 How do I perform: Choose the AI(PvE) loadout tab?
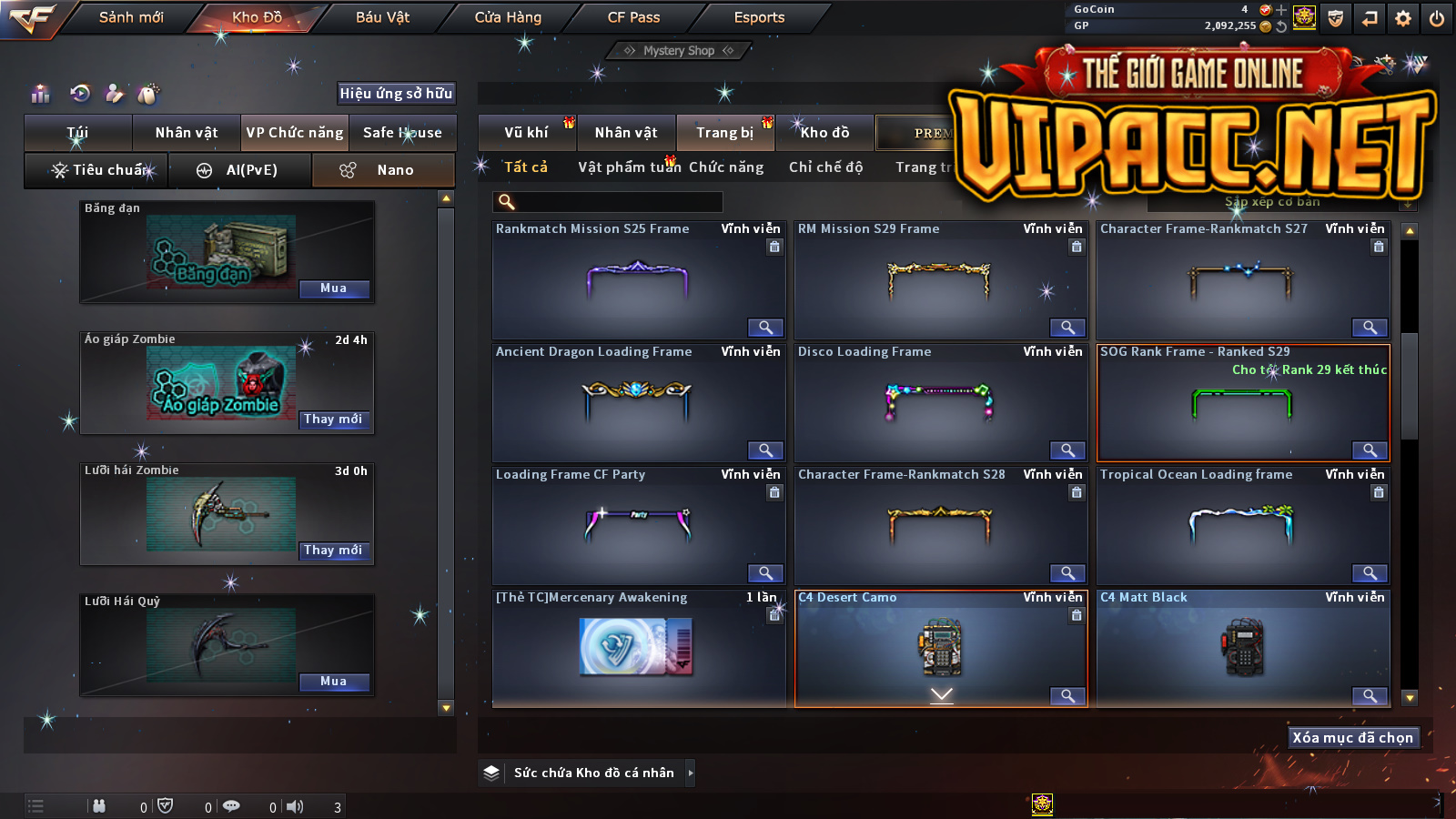240,170
